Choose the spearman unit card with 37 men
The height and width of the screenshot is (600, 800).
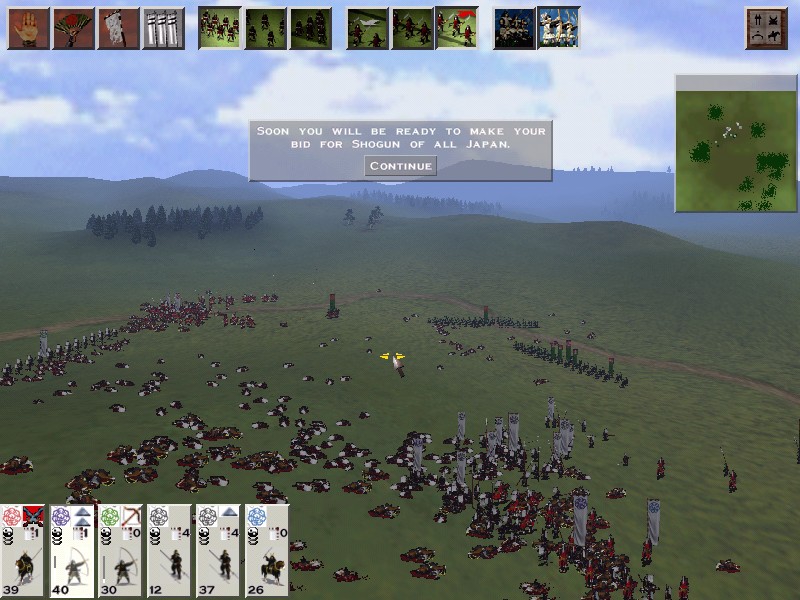click(x=218, y=551)
